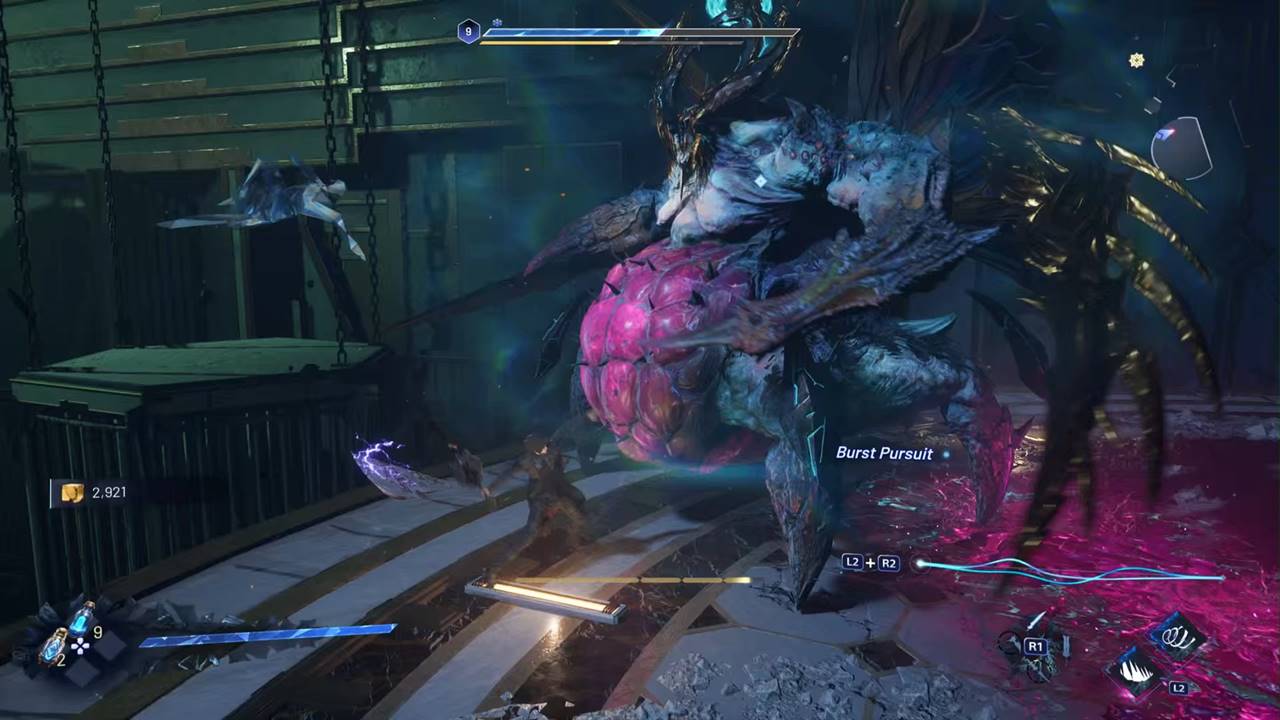The image size is (1280, 720).
Task: Click the boss level 9 badge
Action: point(469,32)
